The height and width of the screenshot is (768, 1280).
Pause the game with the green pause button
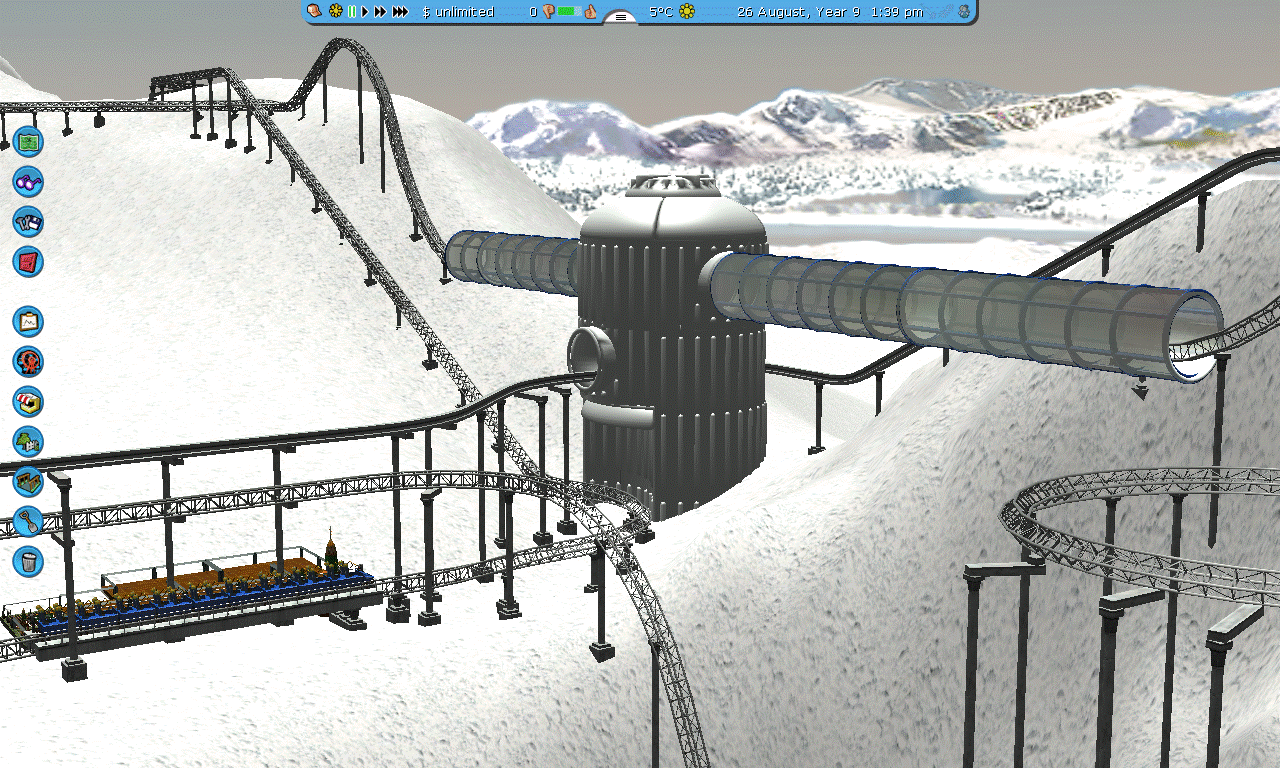click(351, 12)
